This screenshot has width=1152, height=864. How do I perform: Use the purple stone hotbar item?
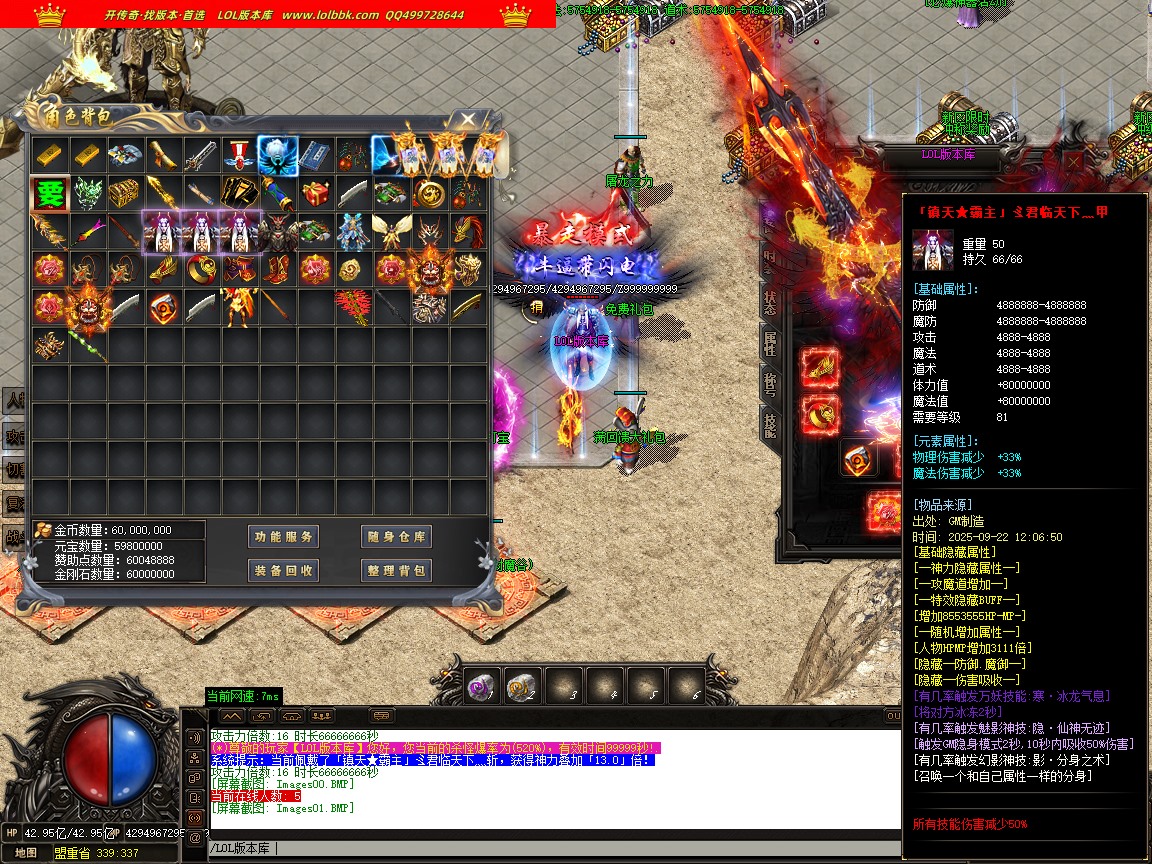tap(483, 686)
